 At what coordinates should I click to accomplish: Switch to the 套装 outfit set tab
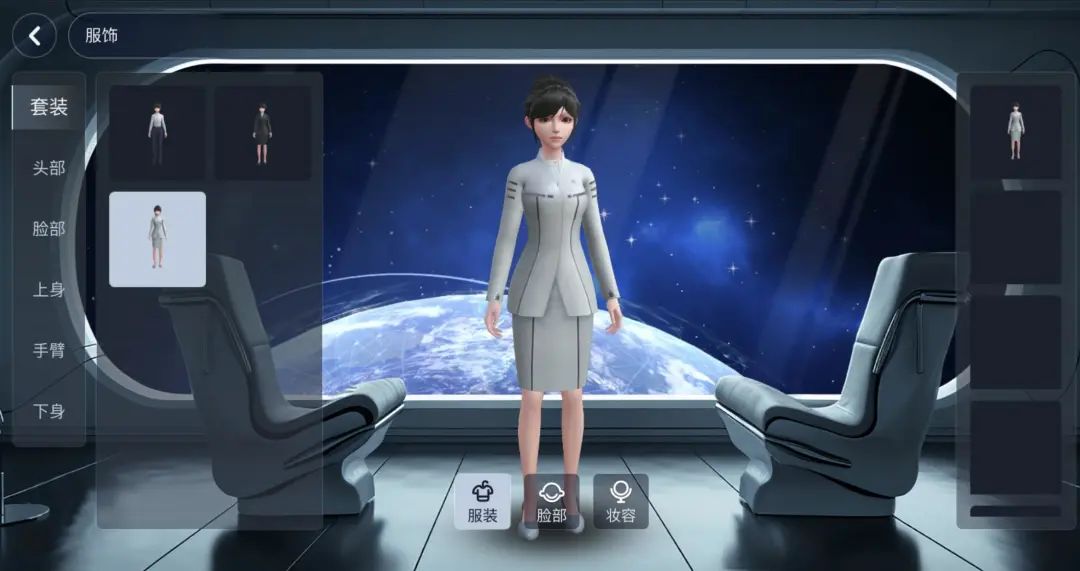(x=48, y=107)
